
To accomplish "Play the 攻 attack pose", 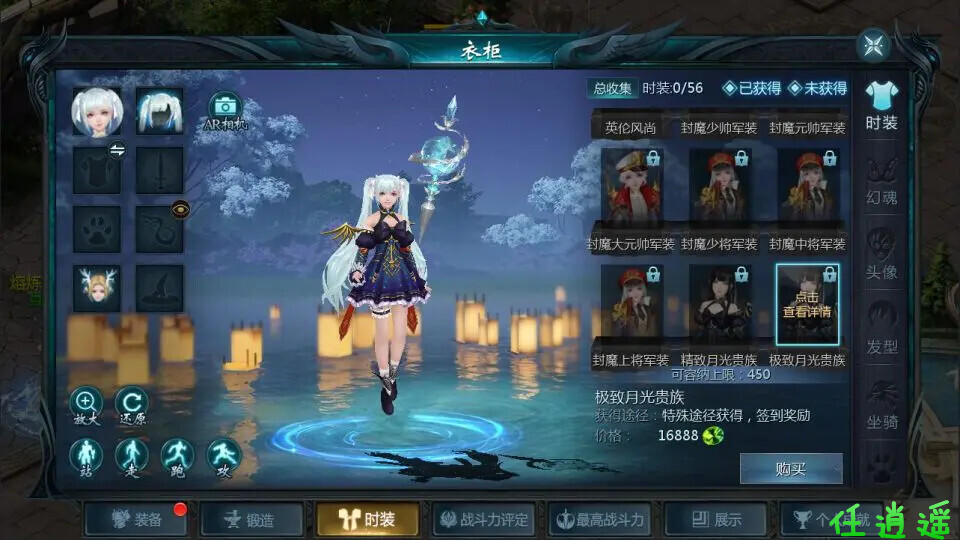I will coord(223,457).
